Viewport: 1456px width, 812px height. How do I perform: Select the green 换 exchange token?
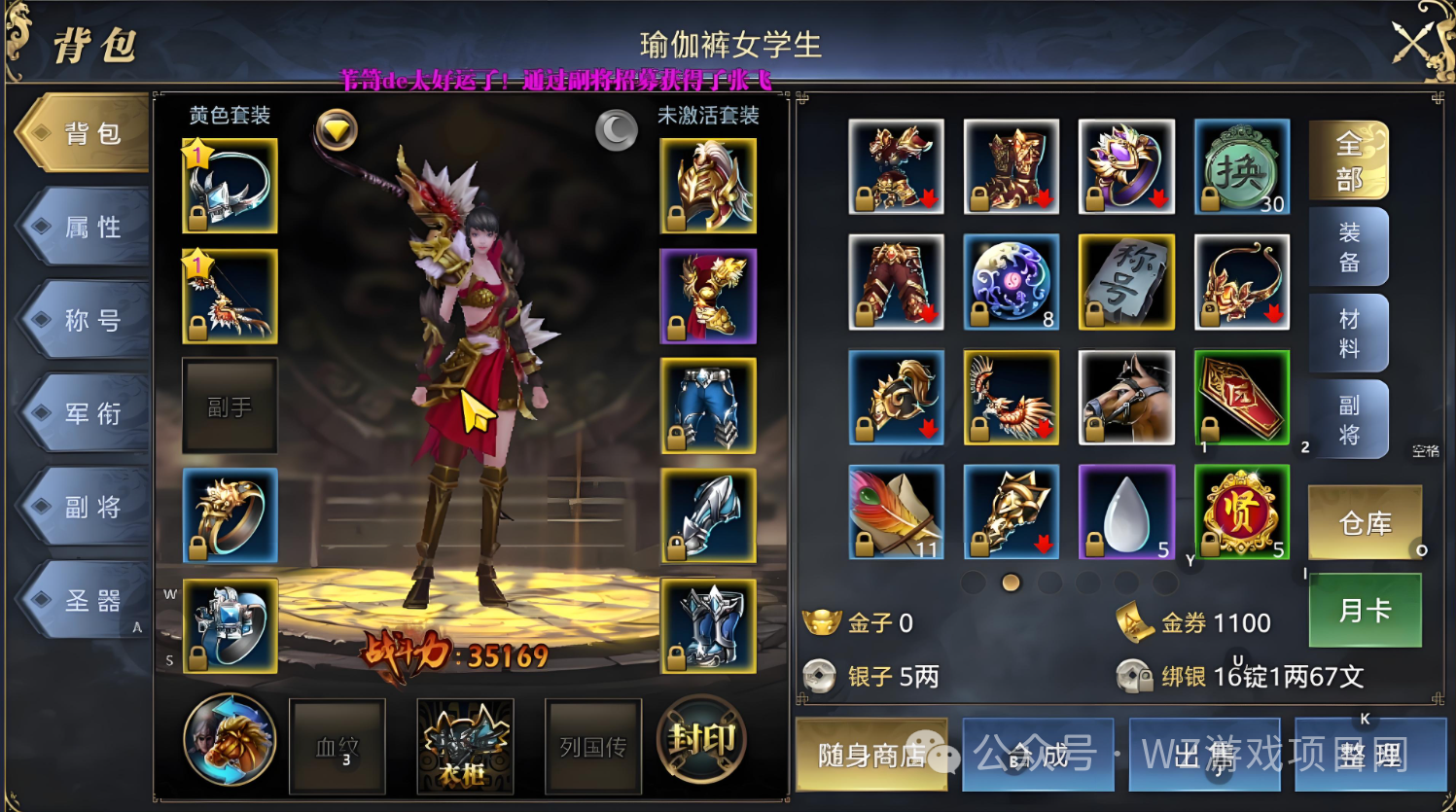click(1241, 167)
